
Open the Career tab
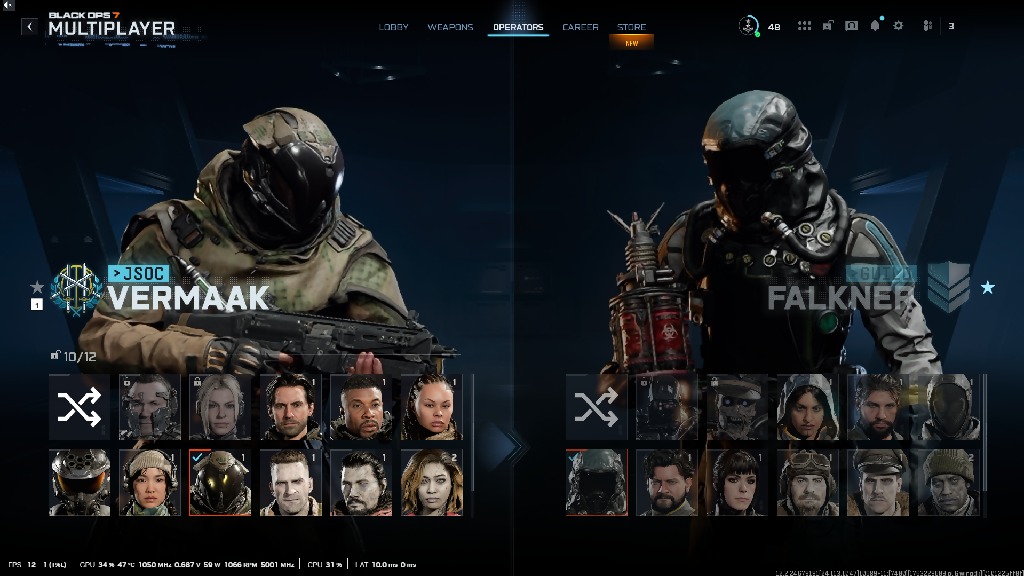point(580,27)
